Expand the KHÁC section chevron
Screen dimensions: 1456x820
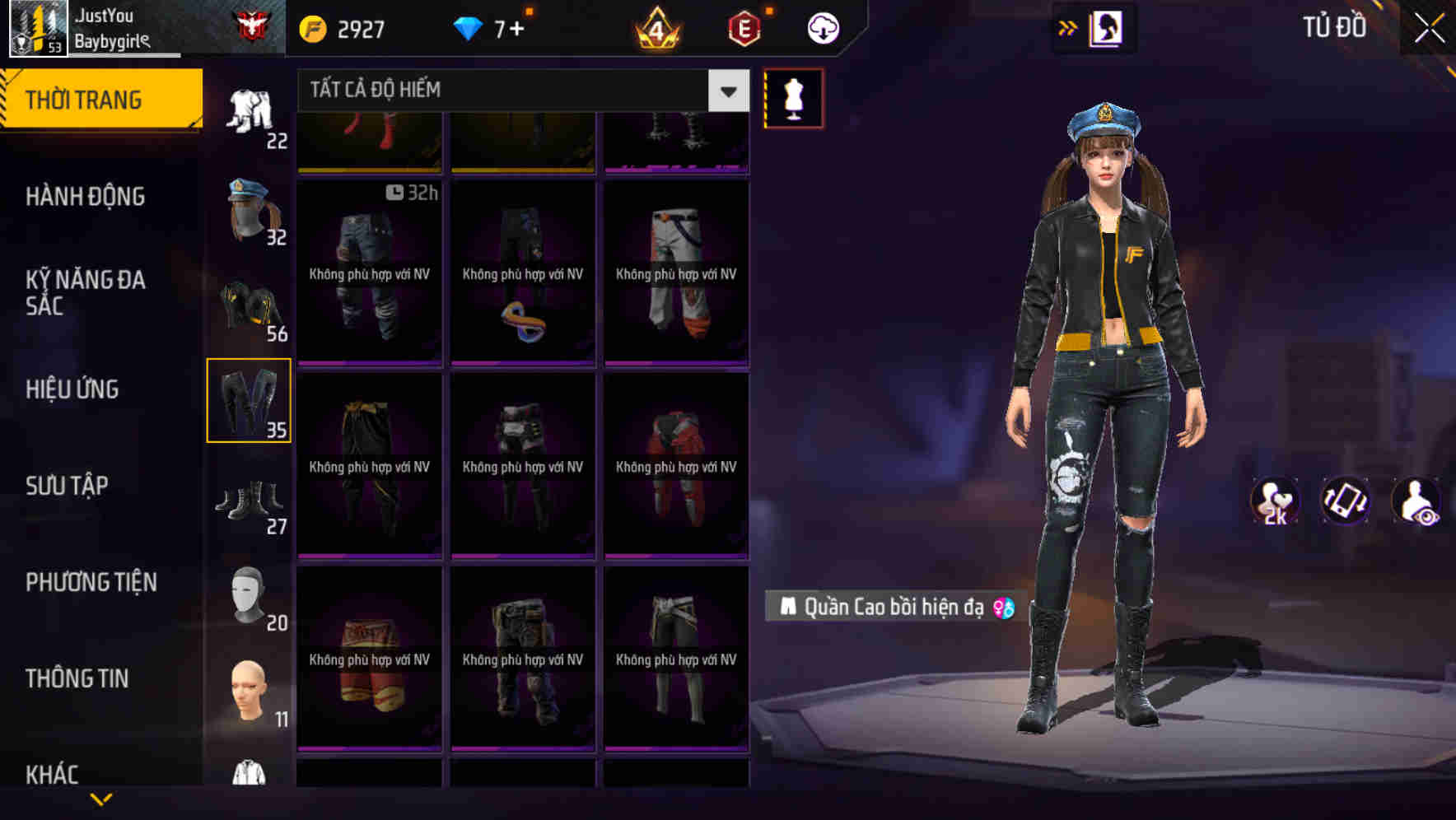[x=101, y=798]
